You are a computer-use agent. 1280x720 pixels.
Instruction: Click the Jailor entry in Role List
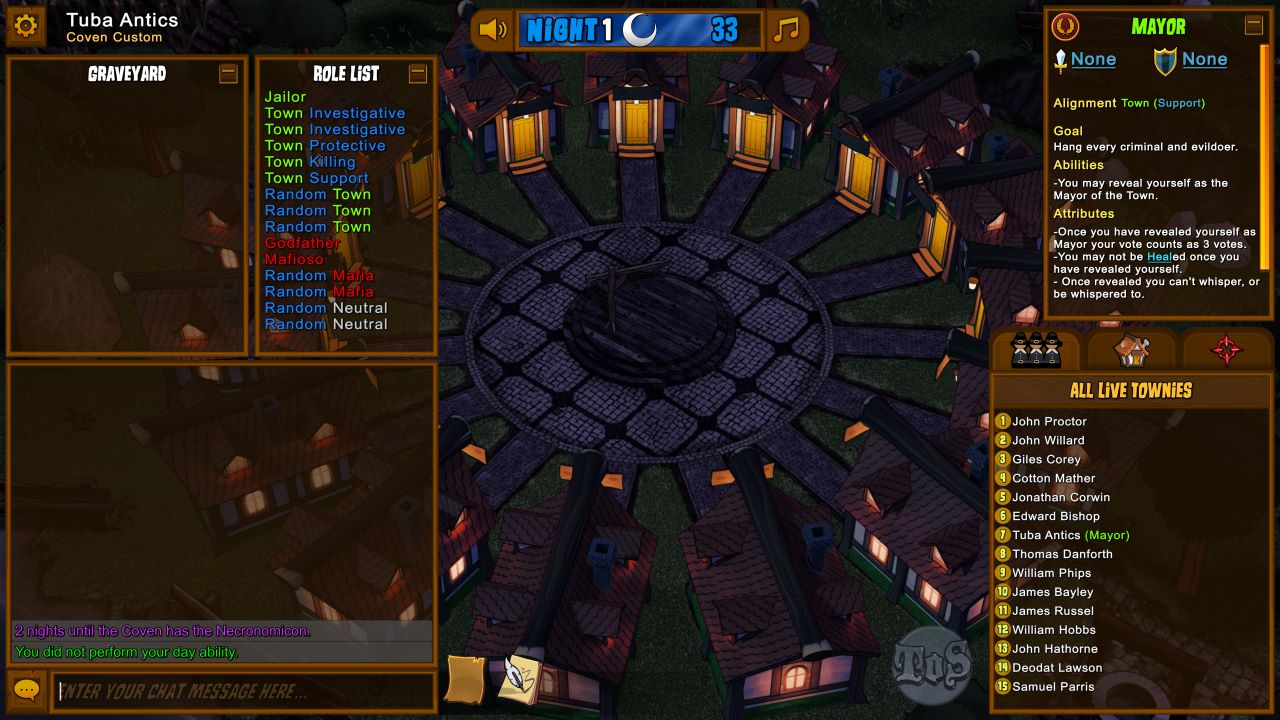pyautogui.click(x=285, y=97)
